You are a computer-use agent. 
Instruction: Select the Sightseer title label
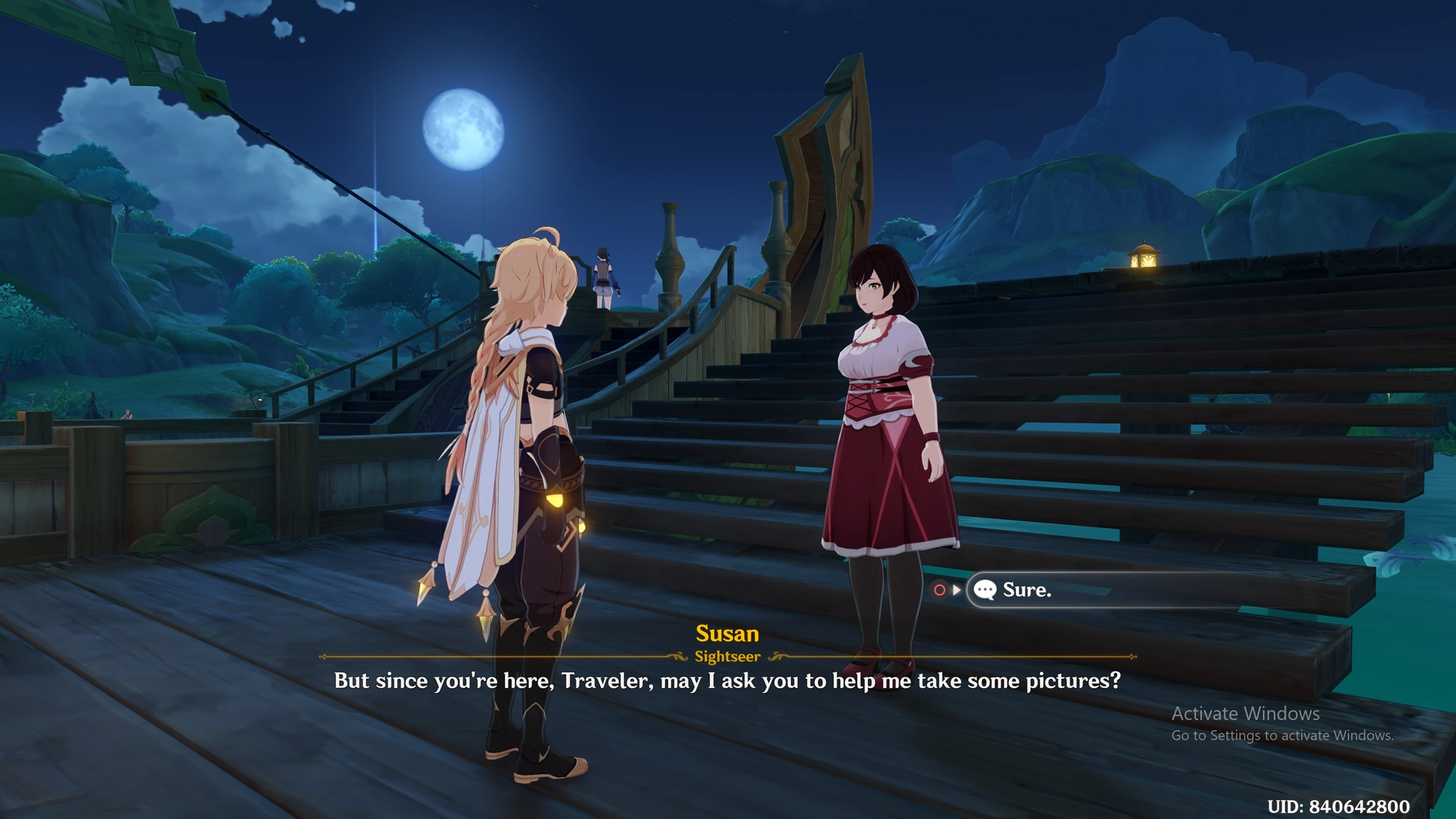click(727, 655)
